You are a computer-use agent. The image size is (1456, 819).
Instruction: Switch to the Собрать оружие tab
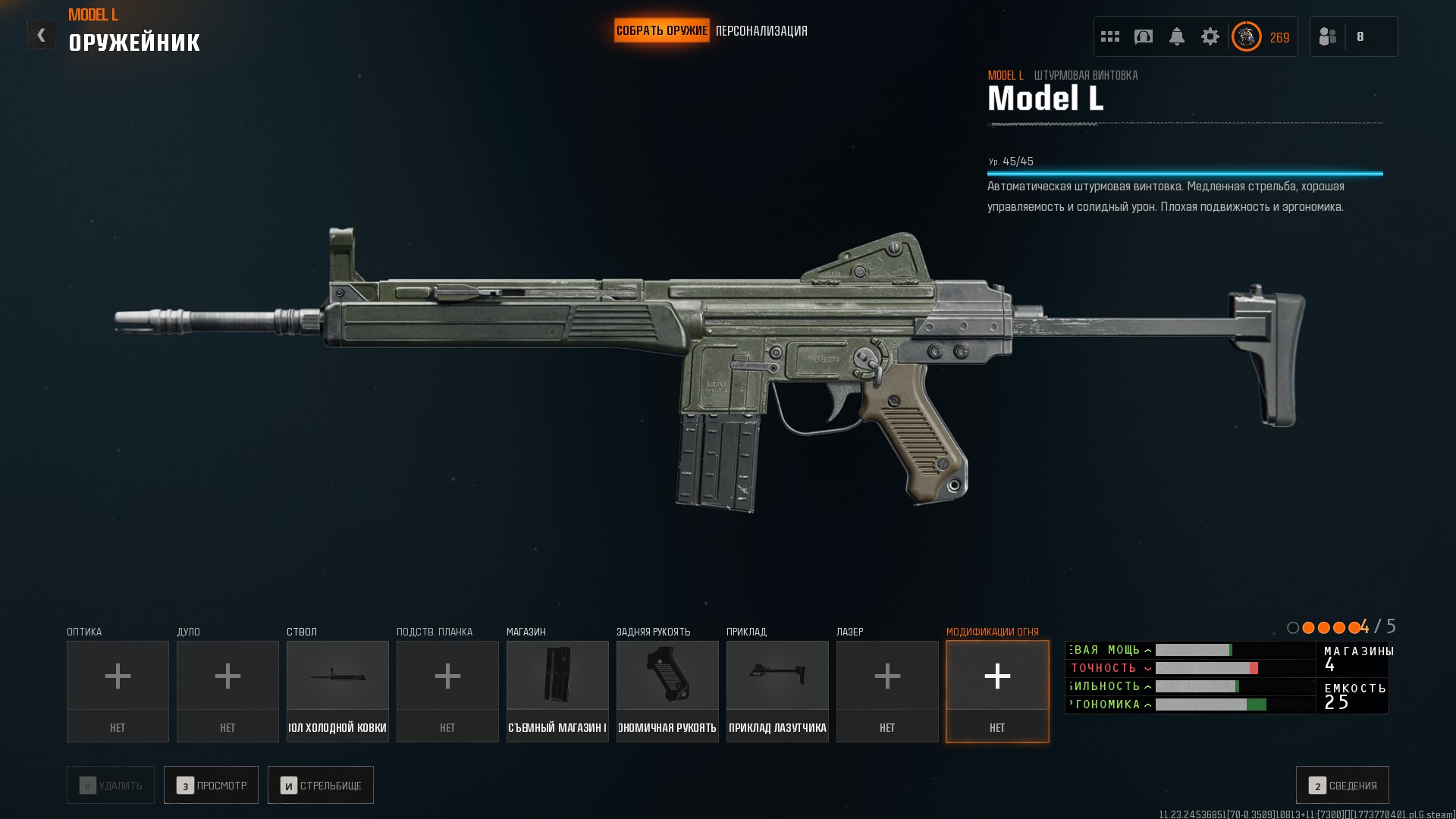(x=661, y=31)
